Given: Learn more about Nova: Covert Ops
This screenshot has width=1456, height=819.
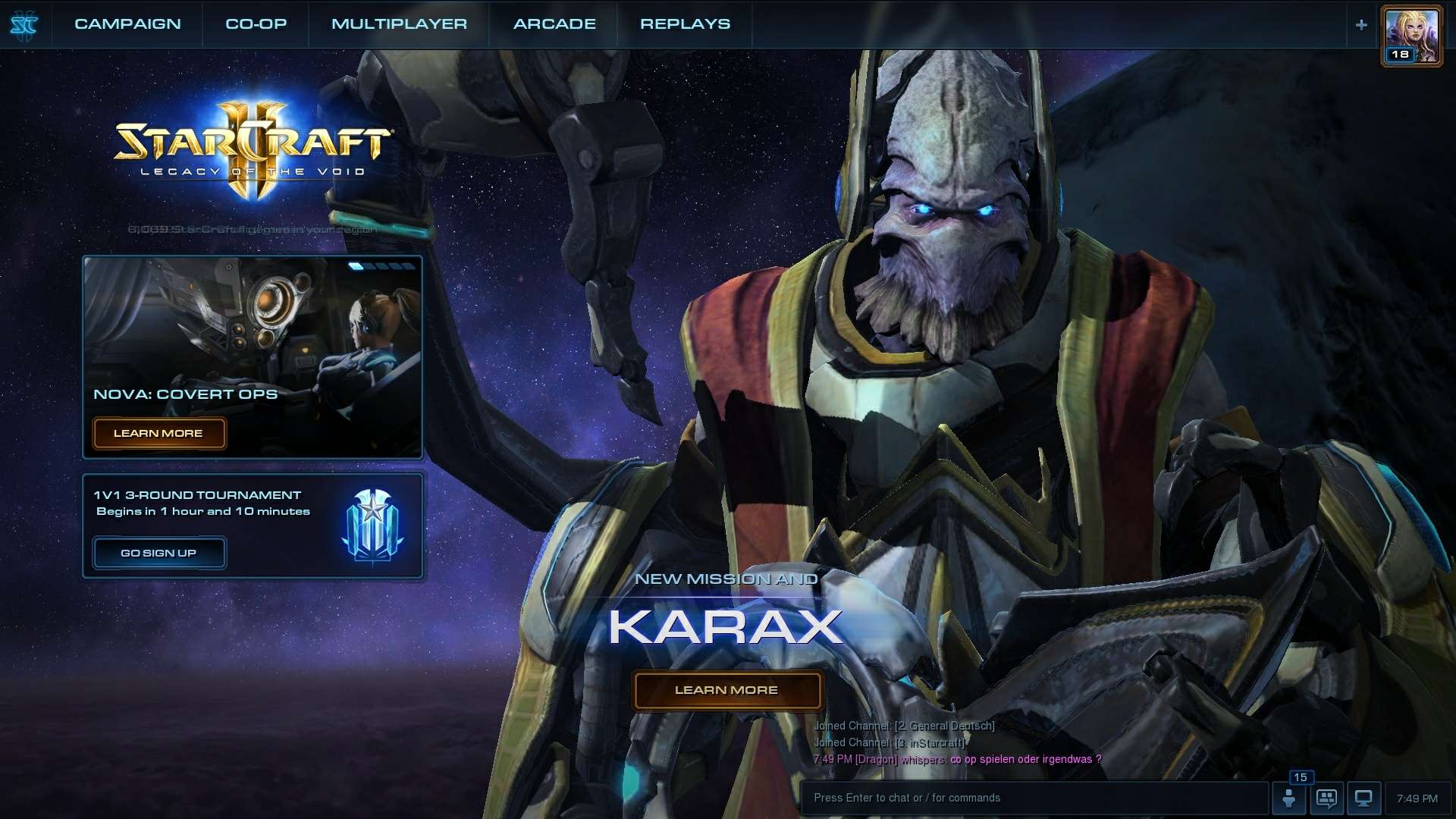Looking at the screenshot, I should point(158,434).
